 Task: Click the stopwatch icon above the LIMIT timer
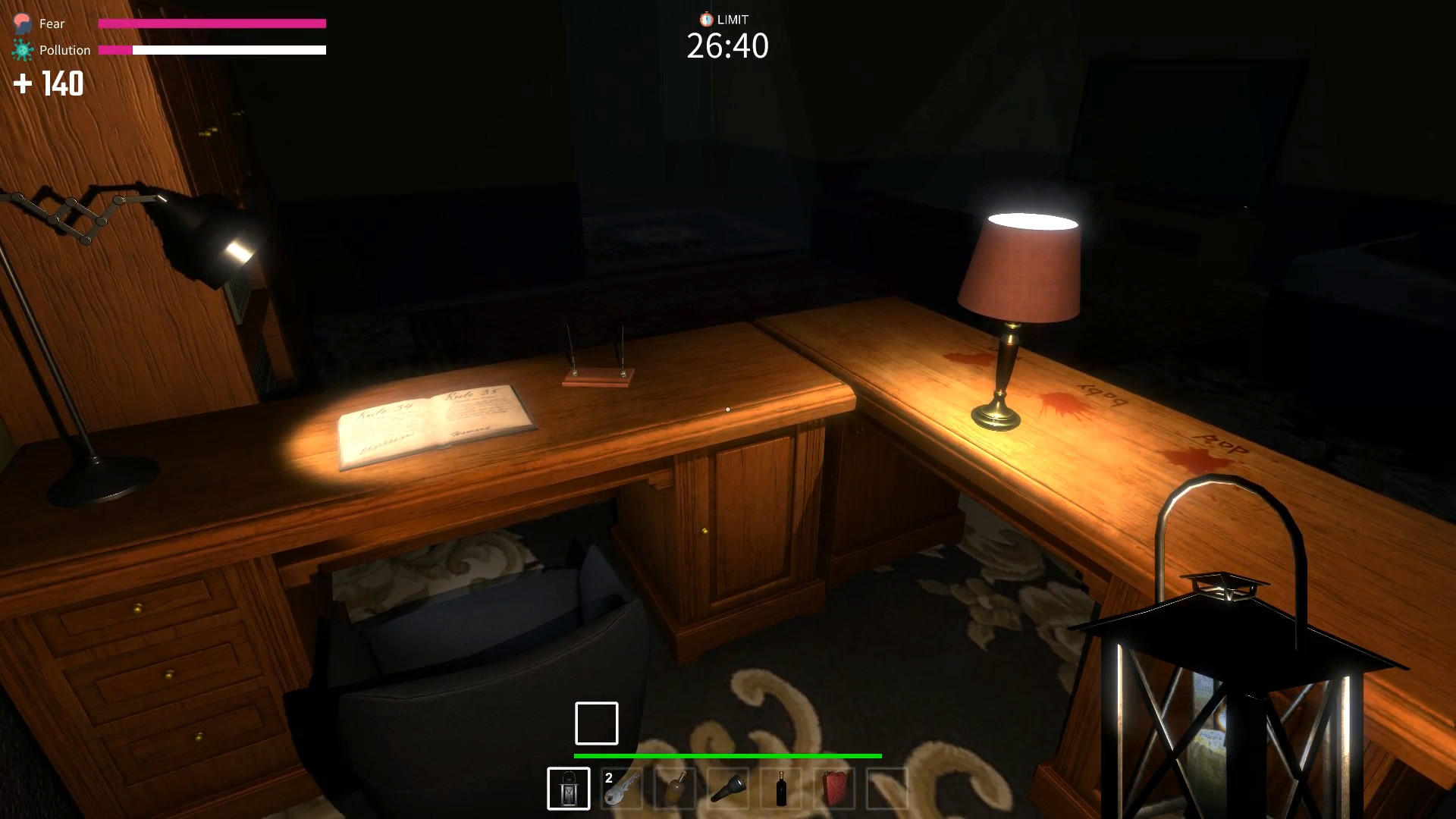pyautogui.click(x=705, y=20)
